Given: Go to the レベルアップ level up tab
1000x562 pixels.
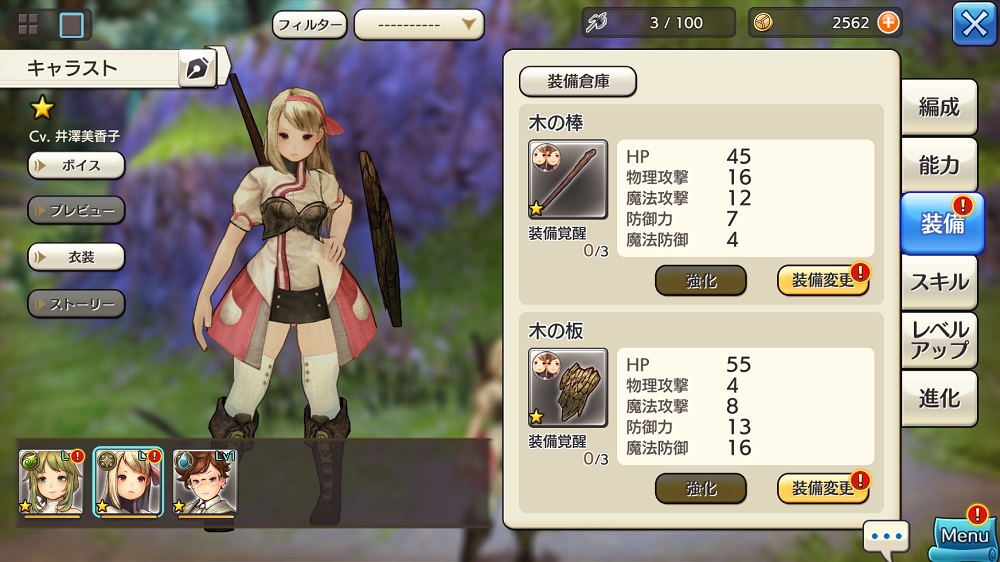Looking at the screenshot, I should pos(939,340).
